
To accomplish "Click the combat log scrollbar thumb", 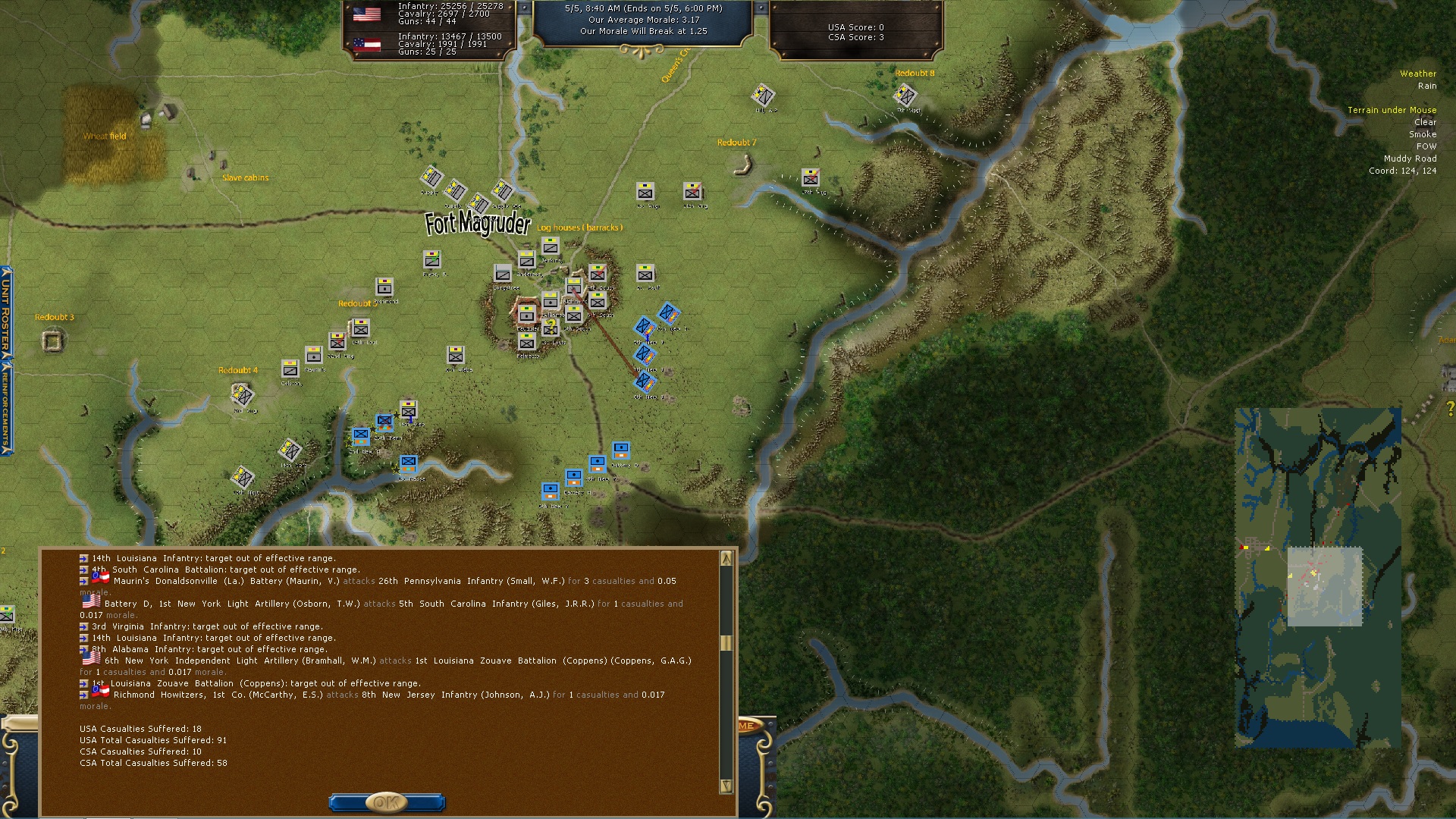I will pyautogui.click(x=726, y=643).
